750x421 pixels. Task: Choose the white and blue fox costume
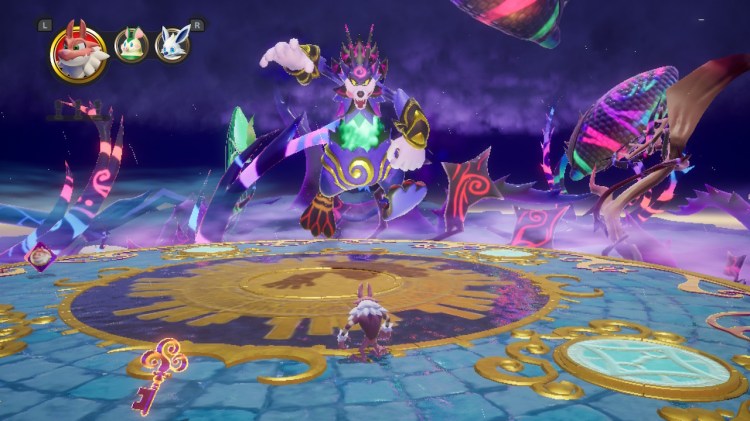173,46
